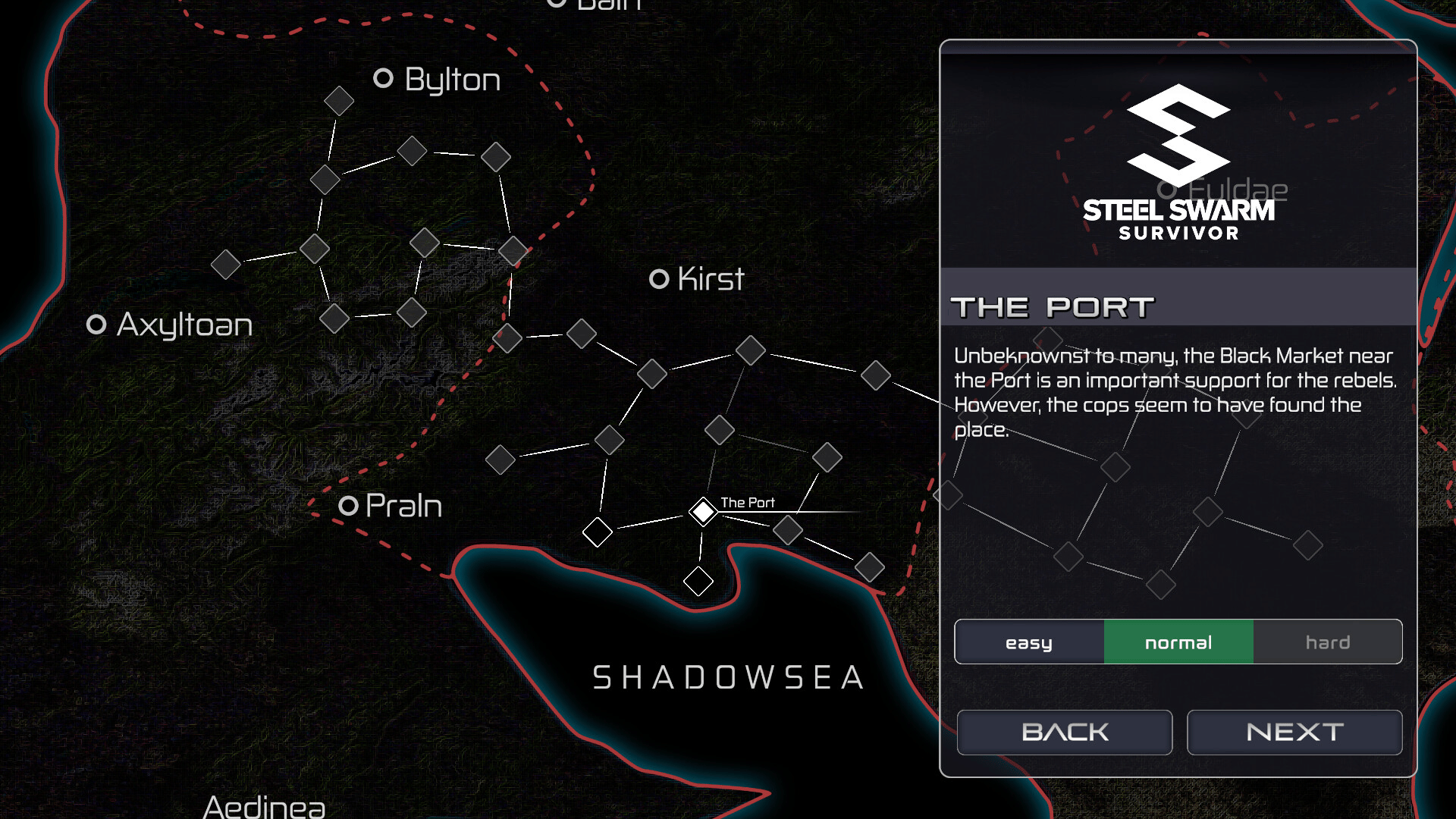Proceed with the NEXT button
The image size is (1456, 819).
pos(1294,732)
